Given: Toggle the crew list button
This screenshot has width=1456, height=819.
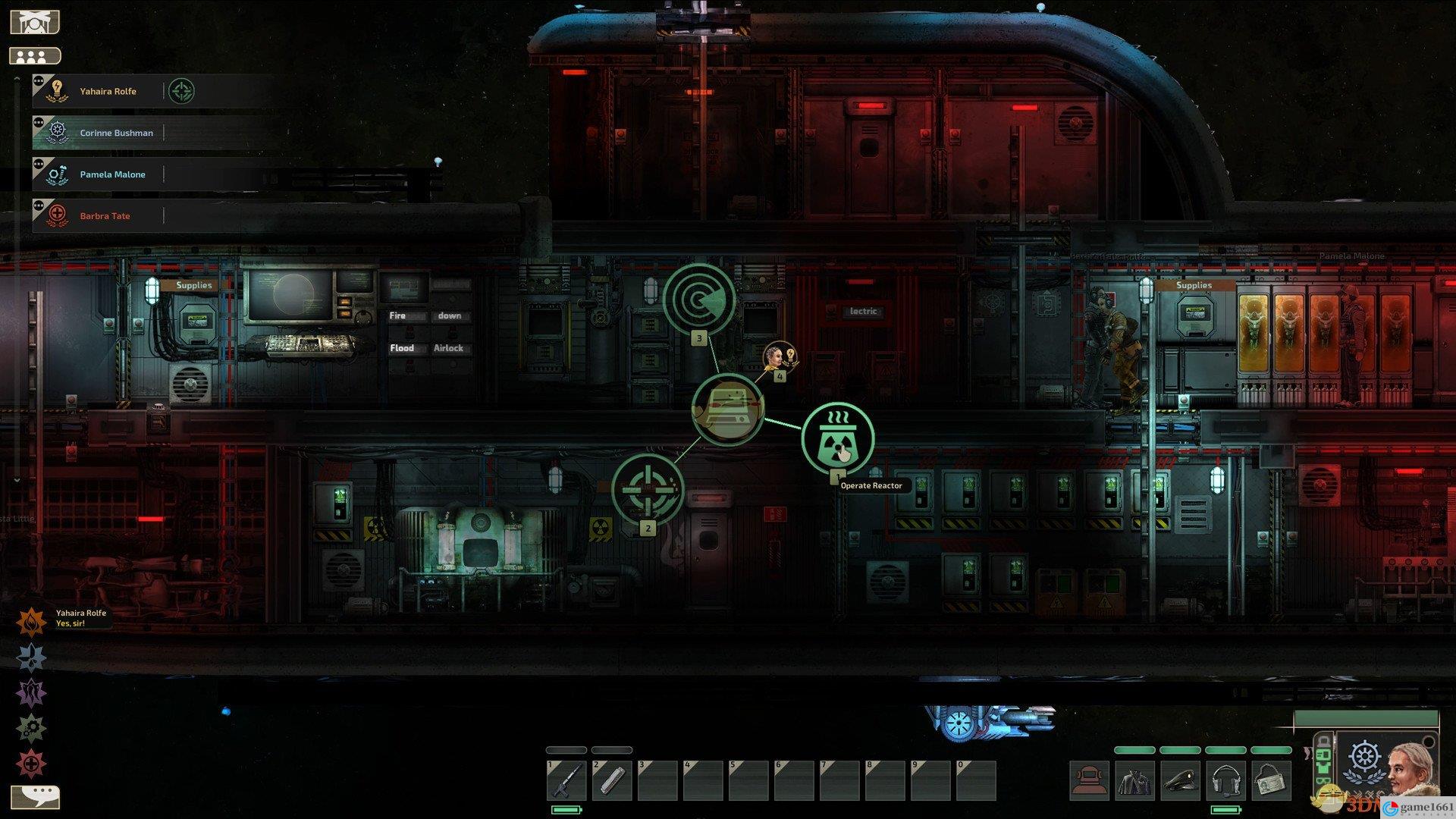Looking at the screenshot, I should point(34,56).
